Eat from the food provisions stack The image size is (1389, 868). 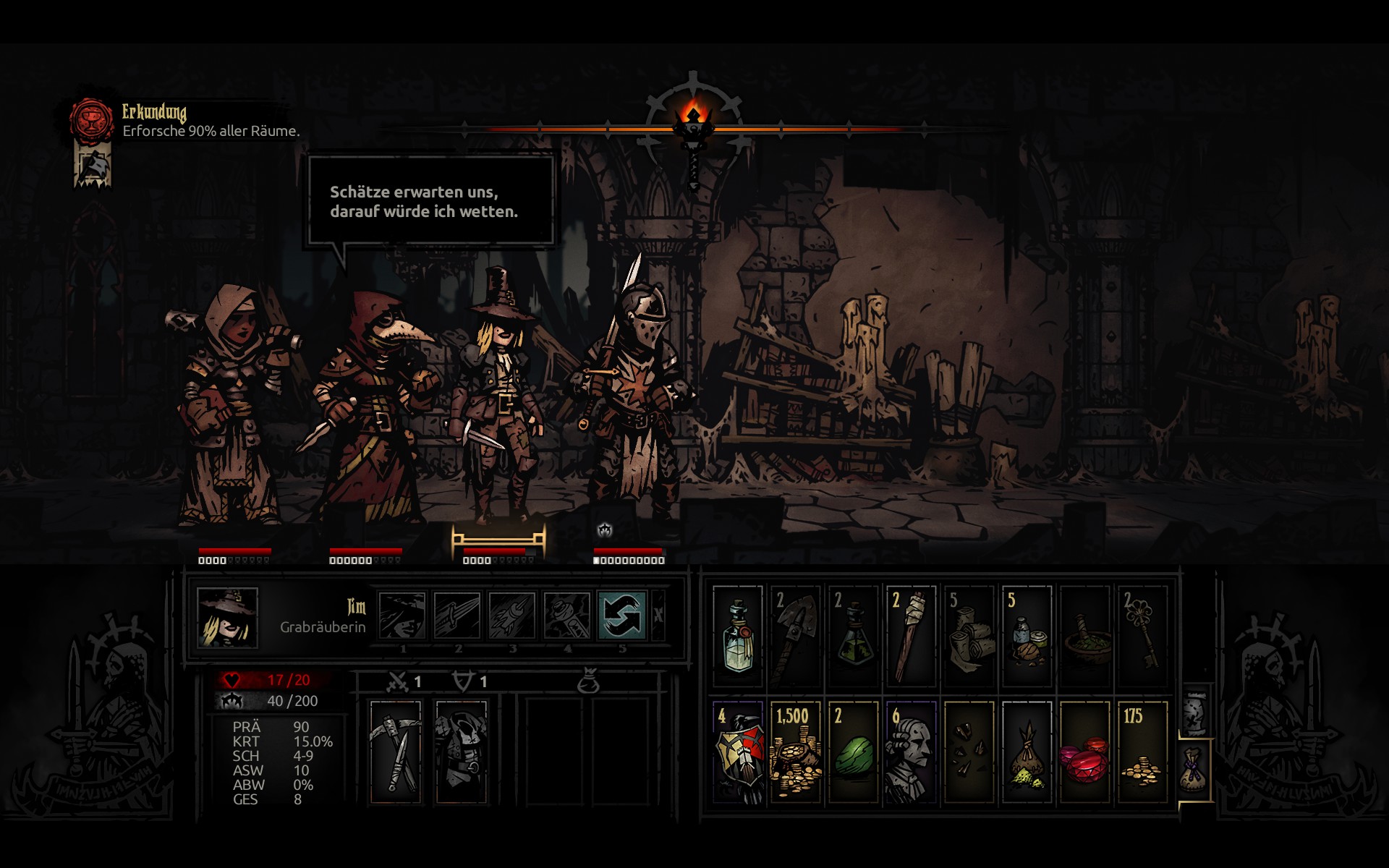point(1027,636)
